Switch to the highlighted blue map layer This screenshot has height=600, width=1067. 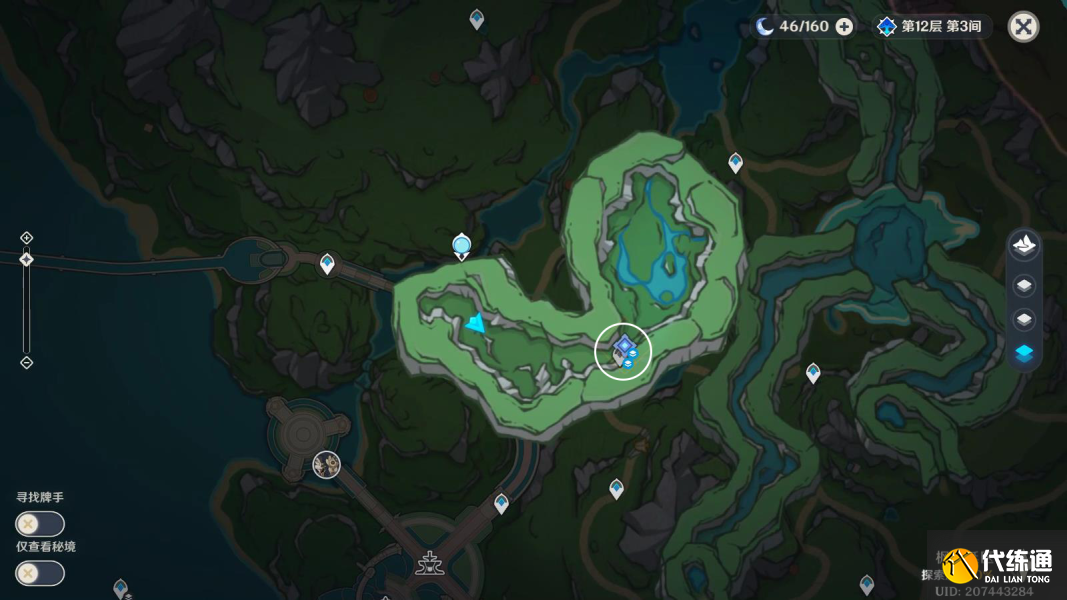point(1024,353)
